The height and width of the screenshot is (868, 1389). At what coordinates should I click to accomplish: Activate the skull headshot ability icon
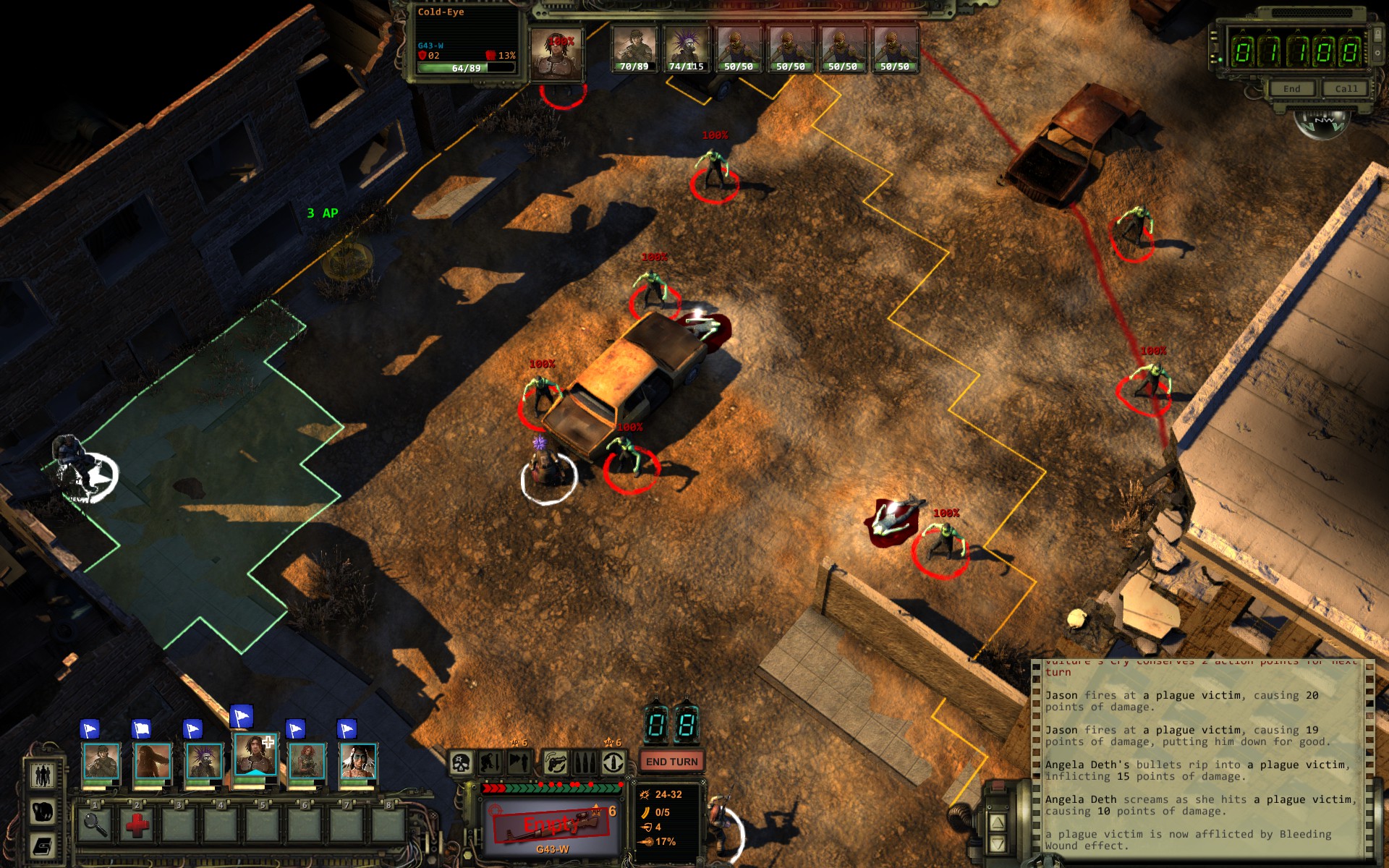[x=461, y=762]
